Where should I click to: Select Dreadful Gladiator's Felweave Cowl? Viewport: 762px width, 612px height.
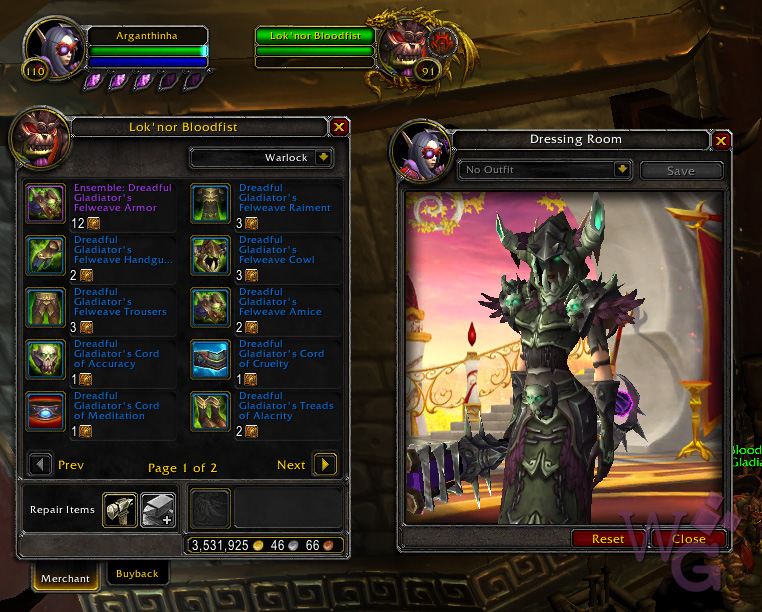pyautogui.click(x=210, y=256)
